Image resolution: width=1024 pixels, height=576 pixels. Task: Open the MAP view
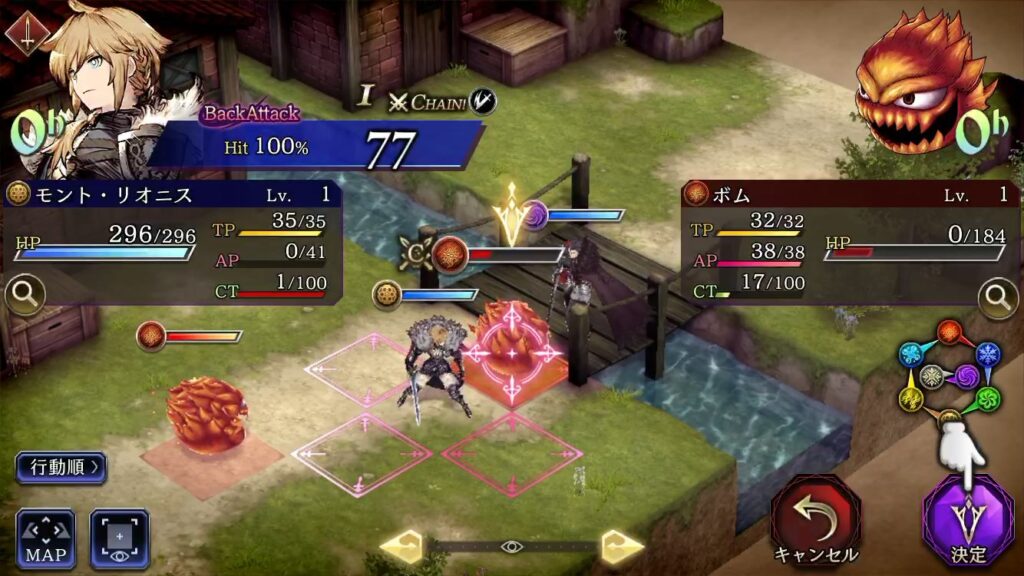click(x=45, y=539)
